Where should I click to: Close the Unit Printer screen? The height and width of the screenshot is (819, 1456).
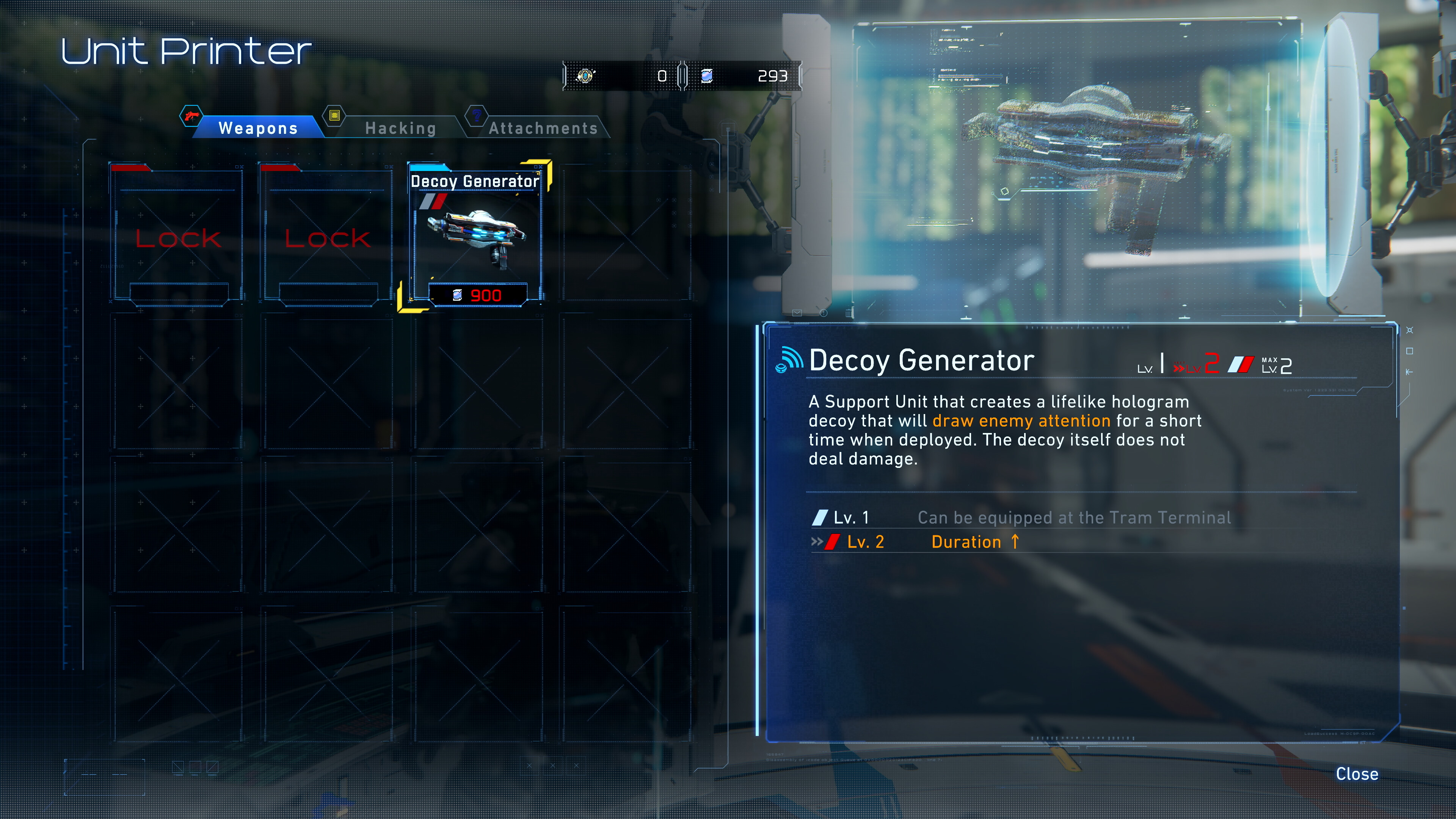tap(1356, 774)
